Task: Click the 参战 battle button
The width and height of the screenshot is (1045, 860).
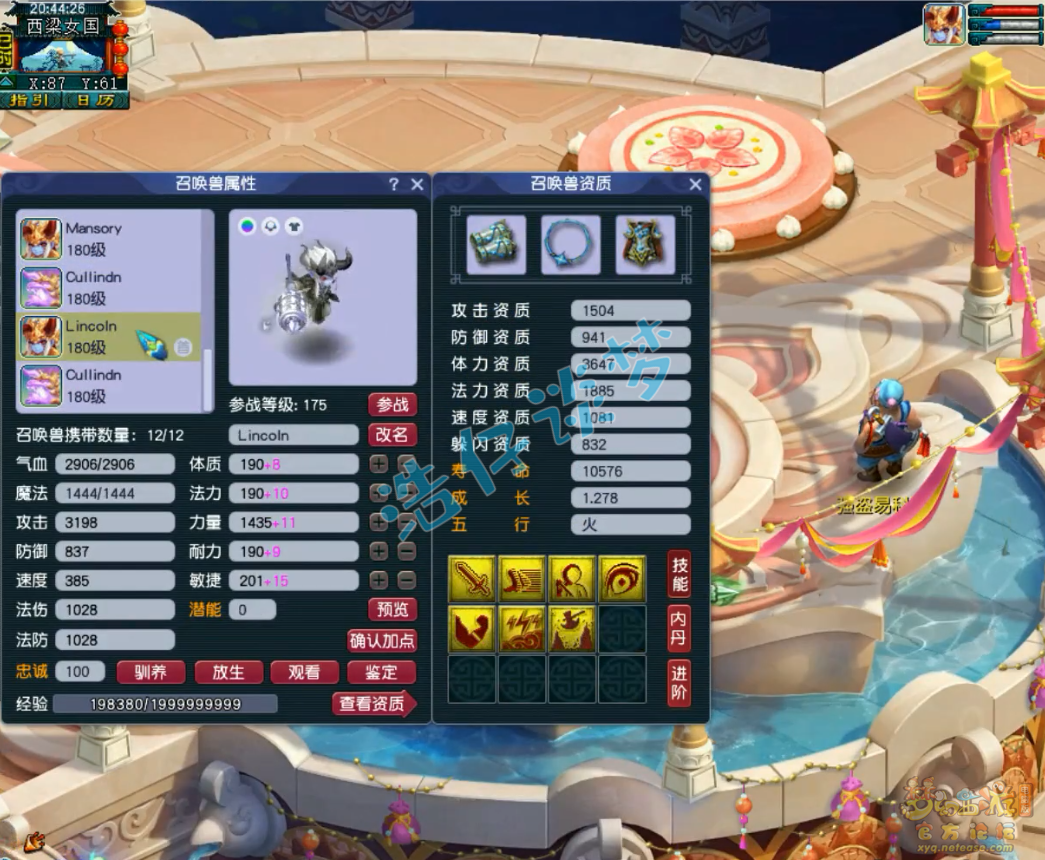Action: pyautogui.click(x=392, y=404)
